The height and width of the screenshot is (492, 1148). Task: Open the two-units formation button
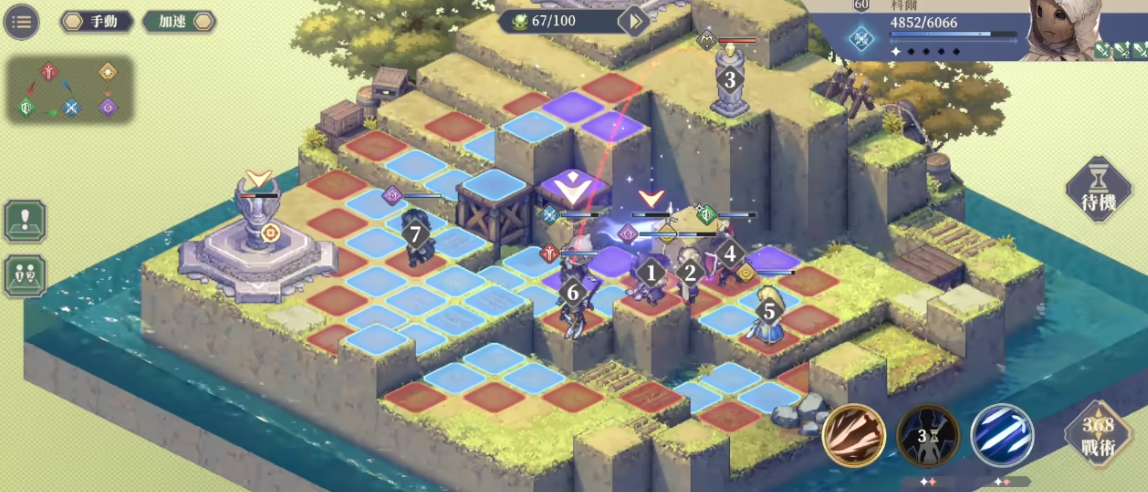pyautogui.click(x=25, y=276)
